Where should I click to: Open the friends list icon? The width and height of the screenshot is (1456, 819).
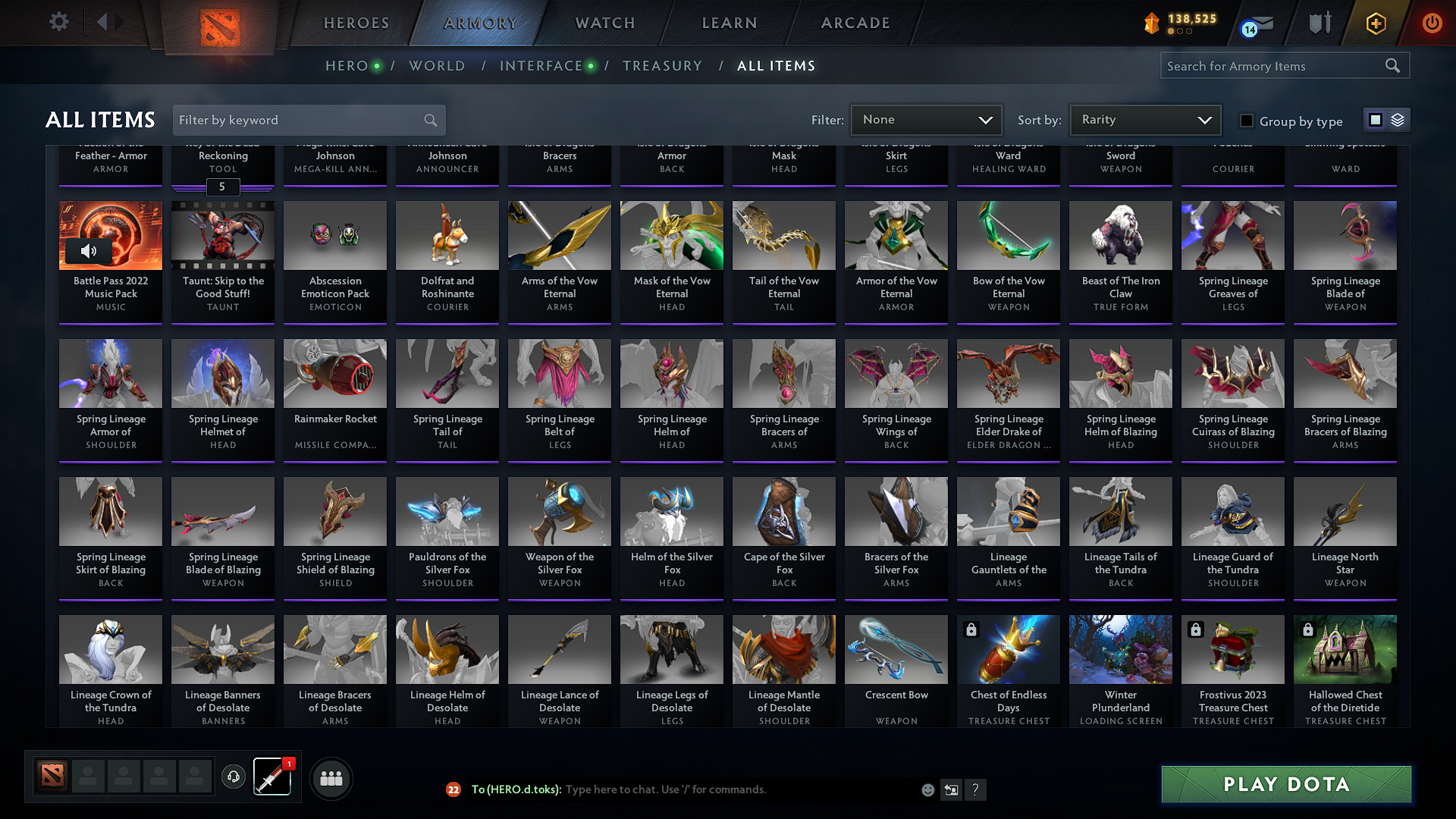point(331,778)
